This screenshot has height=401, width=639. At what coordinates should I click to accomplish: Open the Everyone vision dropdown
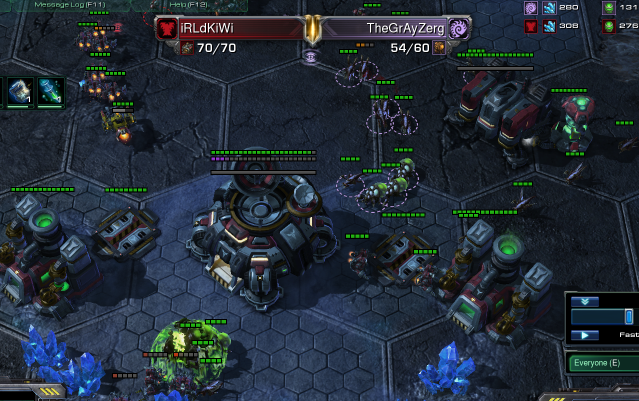(602, 362)
